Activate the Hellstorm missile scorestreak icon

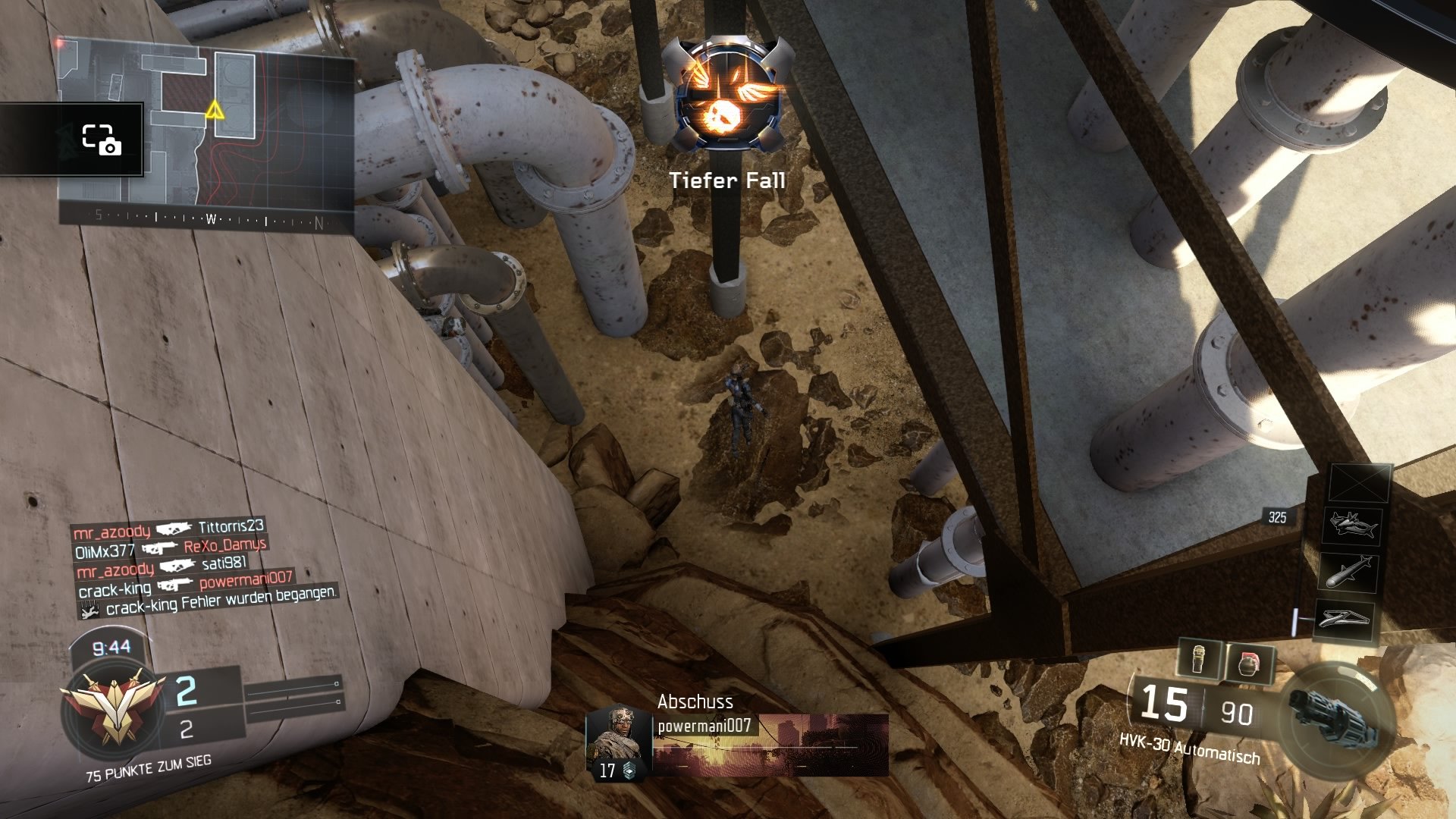coord(1350,572)
